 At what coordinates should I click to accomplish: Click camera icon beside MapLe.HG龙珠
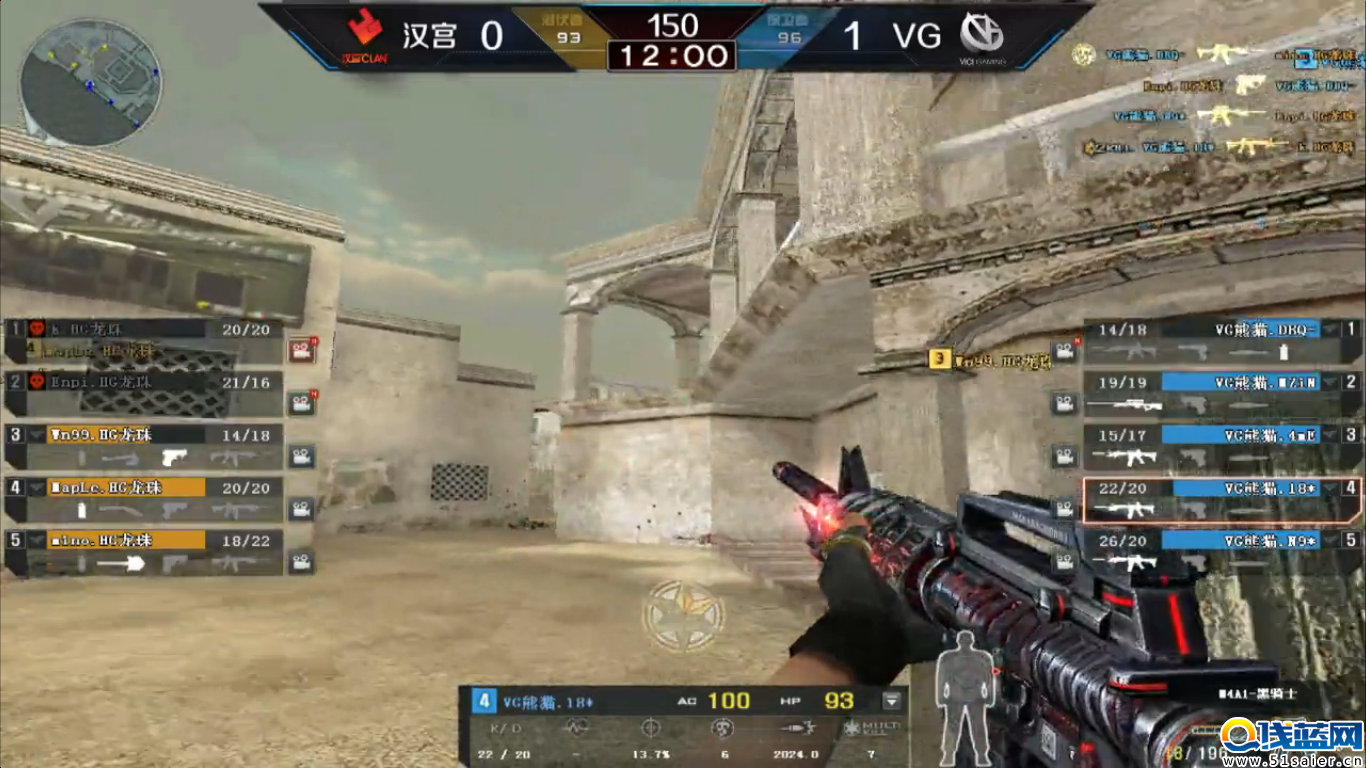(x=301, y=509)
